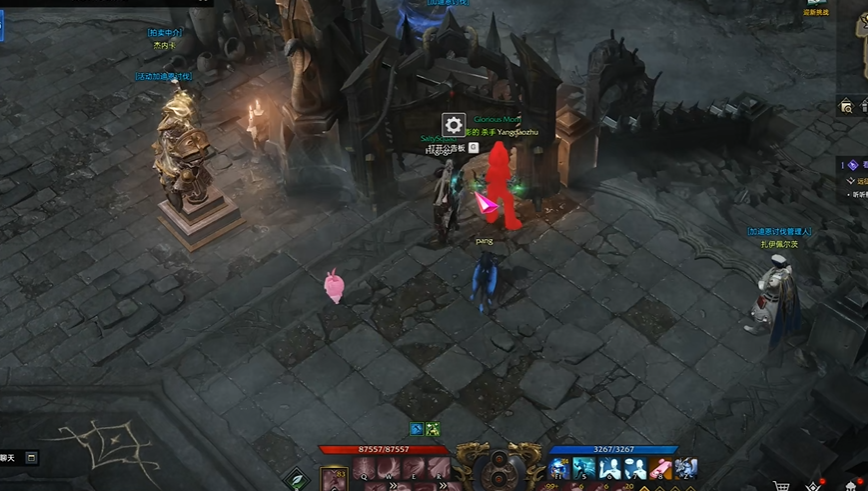Open the magnifier search icon by the minimap
Image resolution: width=868 pixels, height=491 pixels.
point(846,106)
